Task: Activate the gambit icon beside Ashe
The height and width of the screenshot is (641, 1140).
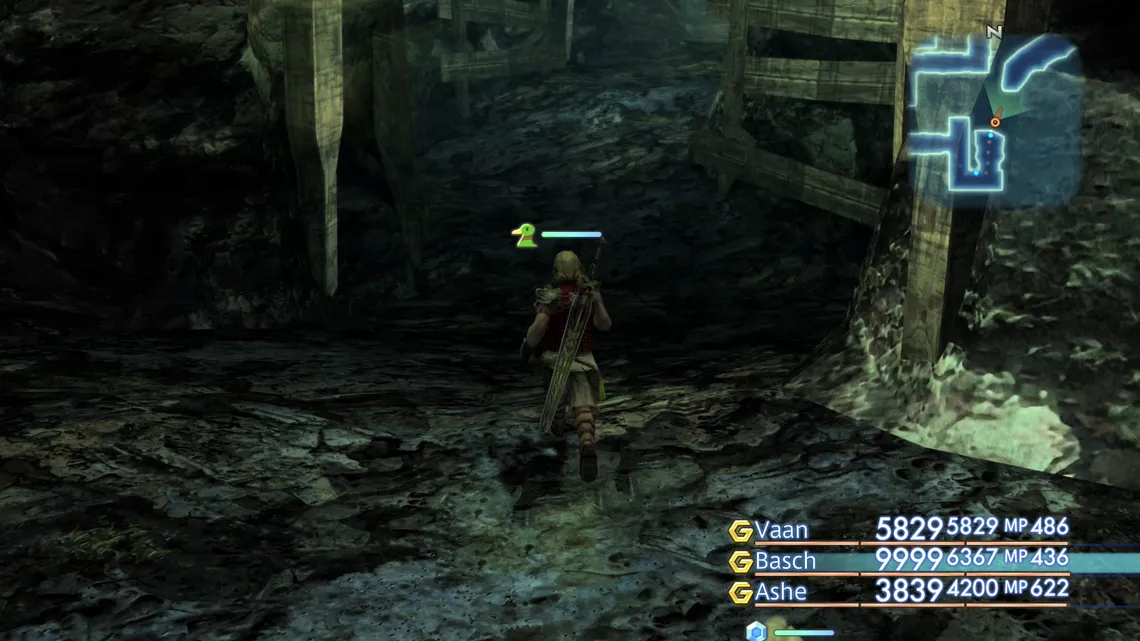Action: pos(740,593)
